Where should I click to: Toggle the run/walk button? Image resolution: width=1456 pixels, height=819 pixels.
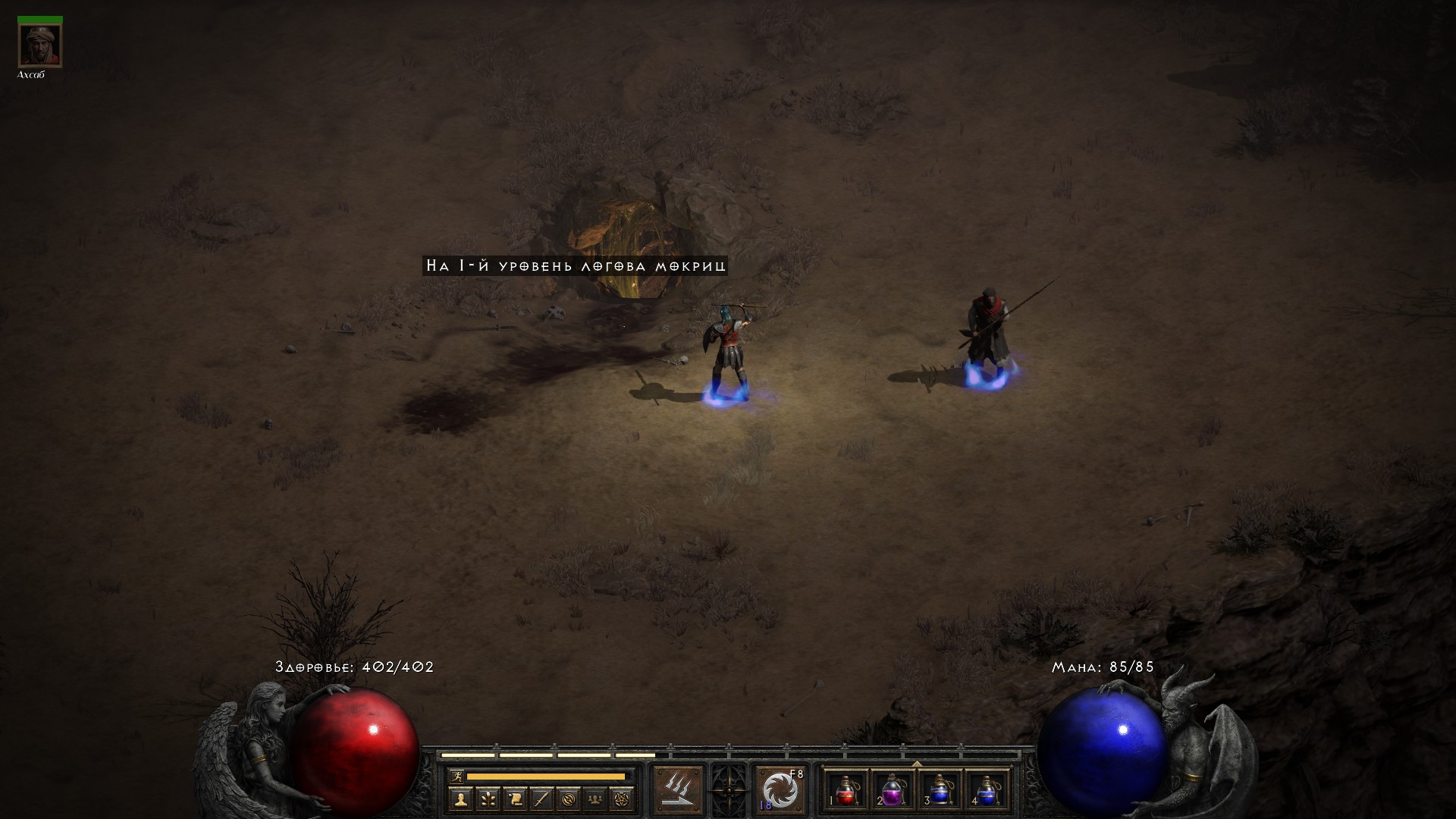(x=456, y=777)
